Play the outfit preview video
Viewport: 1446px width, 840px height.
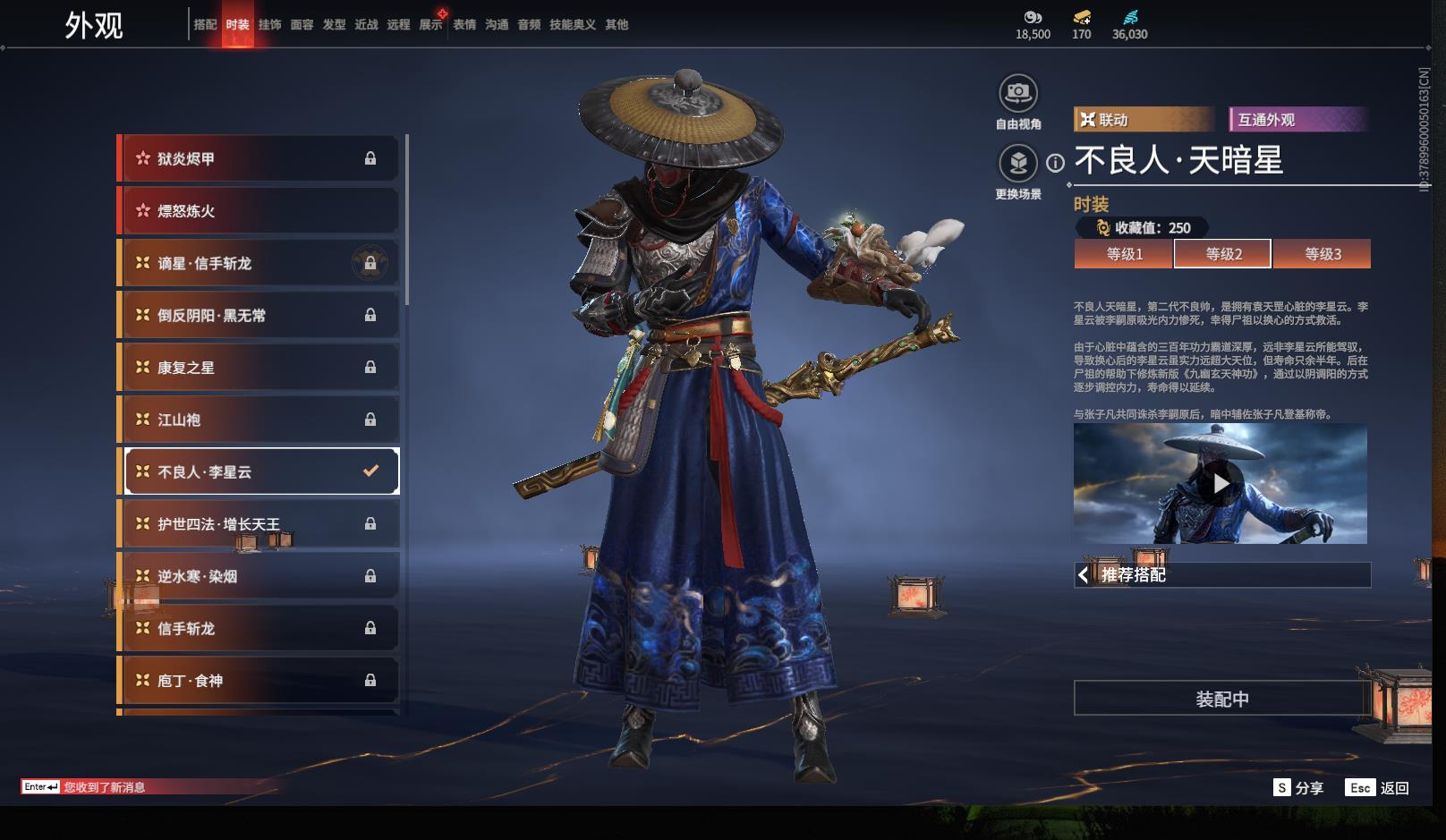[x=1221, y=484]
